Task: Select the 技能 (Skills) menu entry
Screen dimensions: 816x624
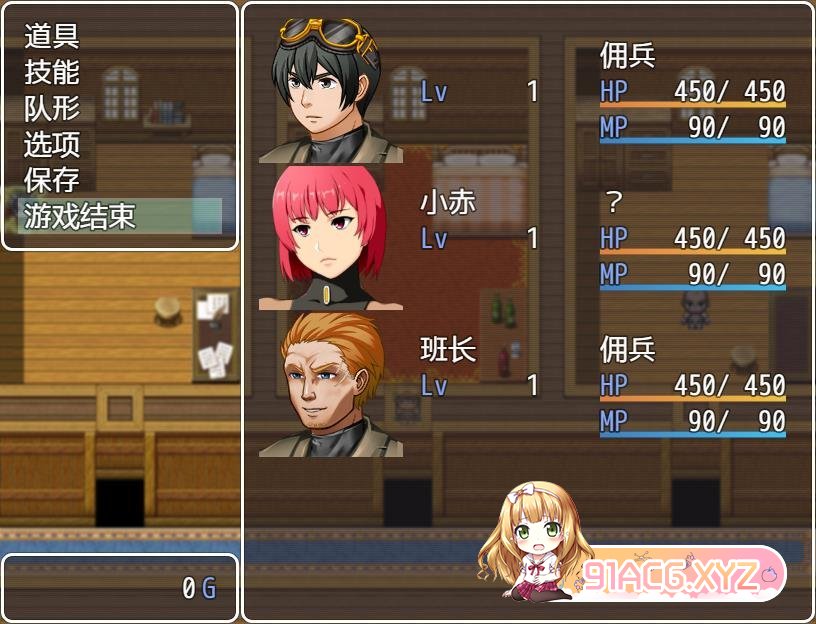Action: point(52,73)
